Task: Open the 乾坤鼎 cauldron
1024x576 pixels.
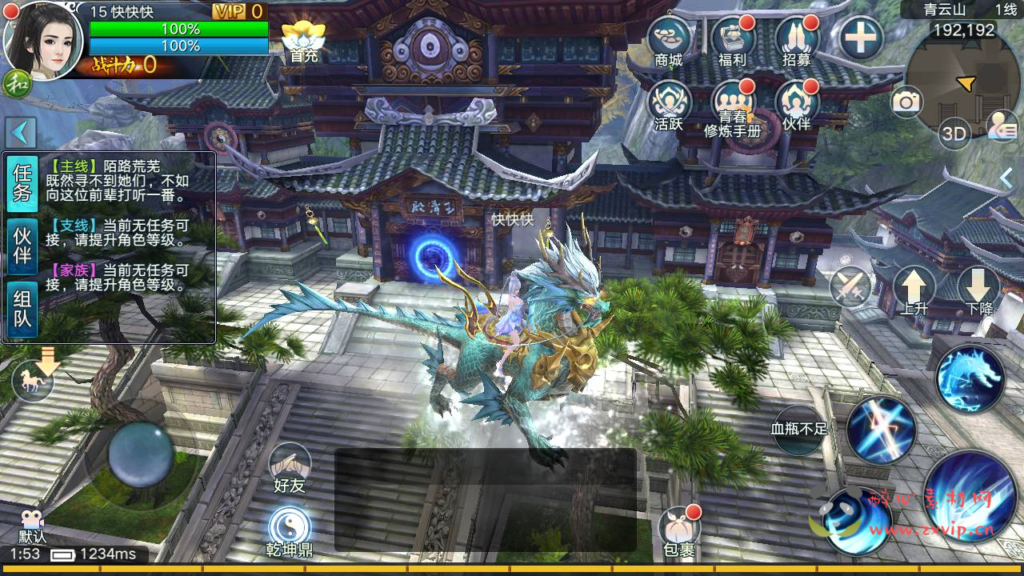Action: pos(289,529)
